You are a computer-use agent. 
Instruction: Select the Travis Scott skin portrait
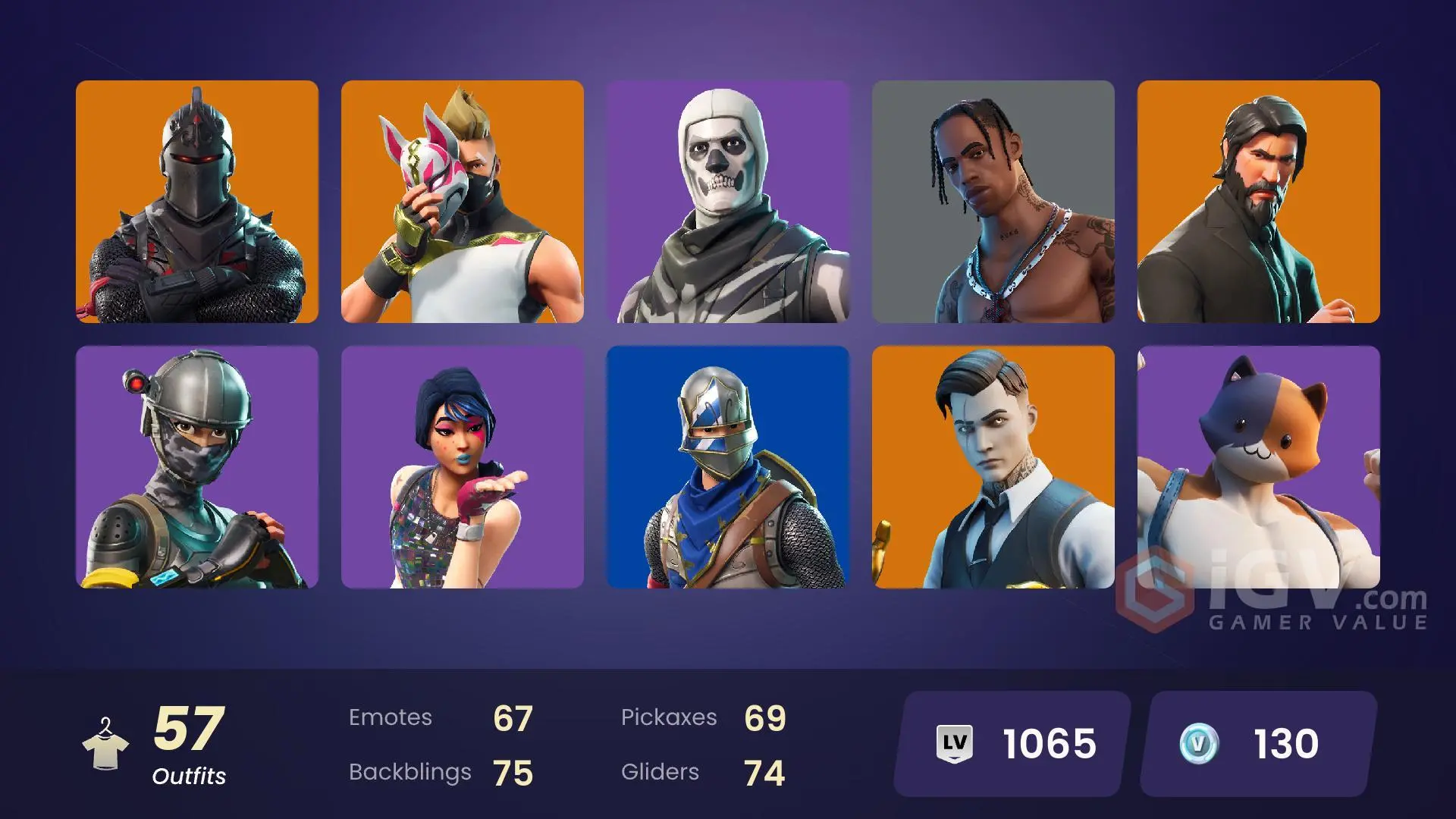click(x=995, y=201)
